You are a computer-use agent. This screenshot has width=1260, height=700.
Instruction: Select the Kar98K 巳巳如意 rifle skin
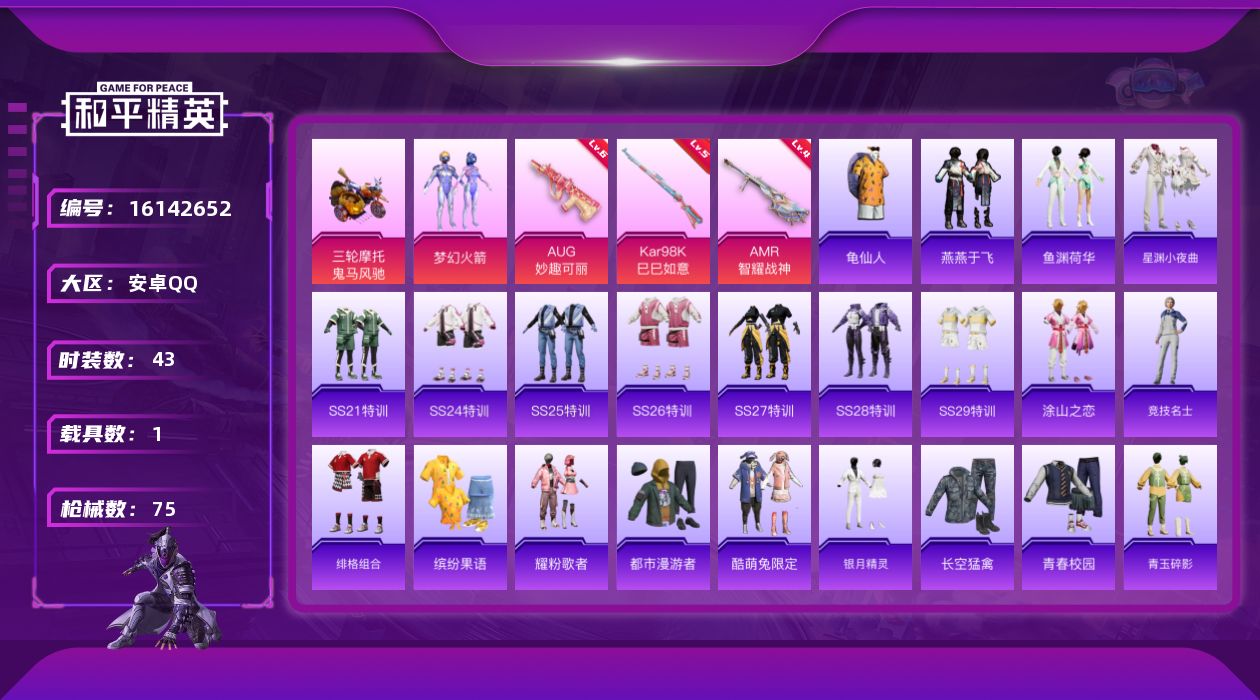[x=663, y=211]
